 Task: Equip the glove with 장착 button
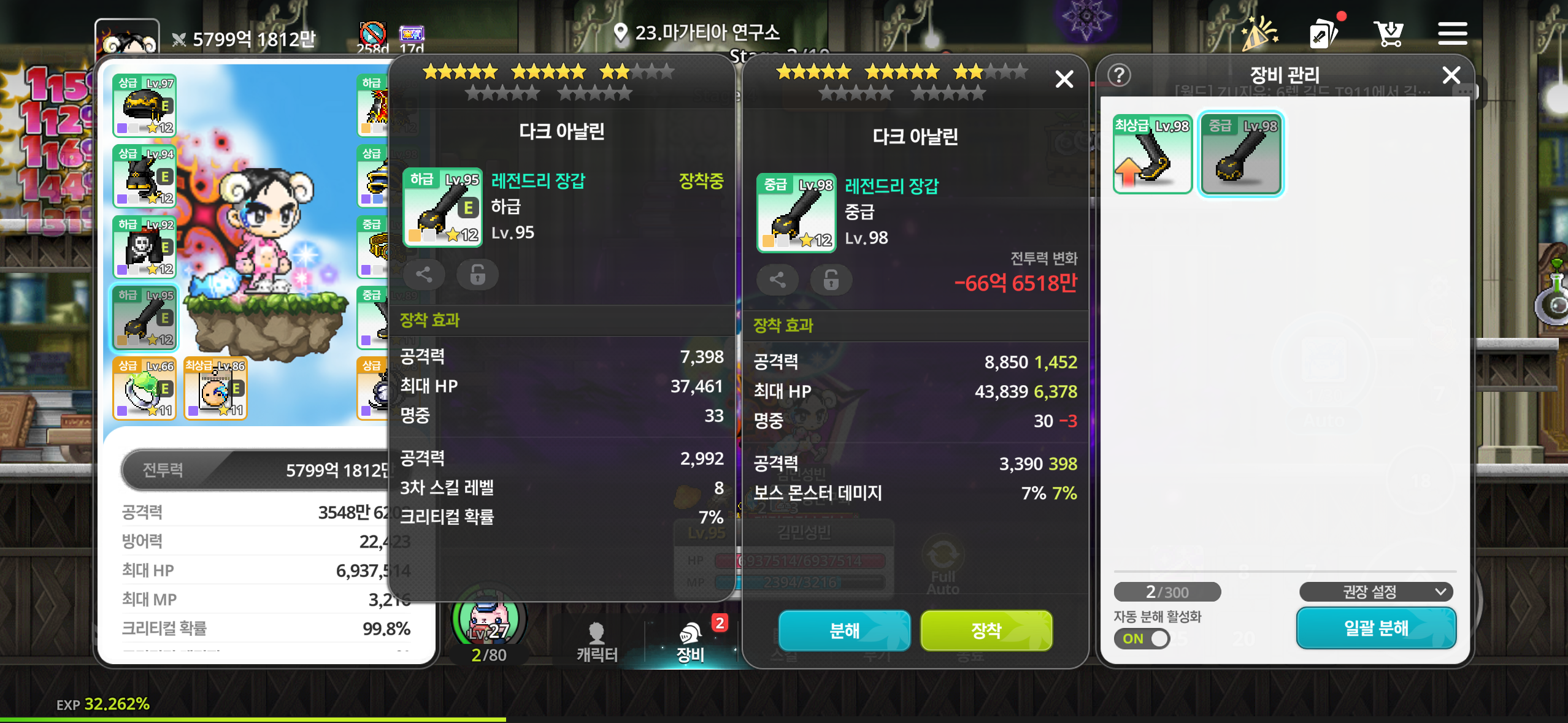pyautogui.click(x=986, y=630)
